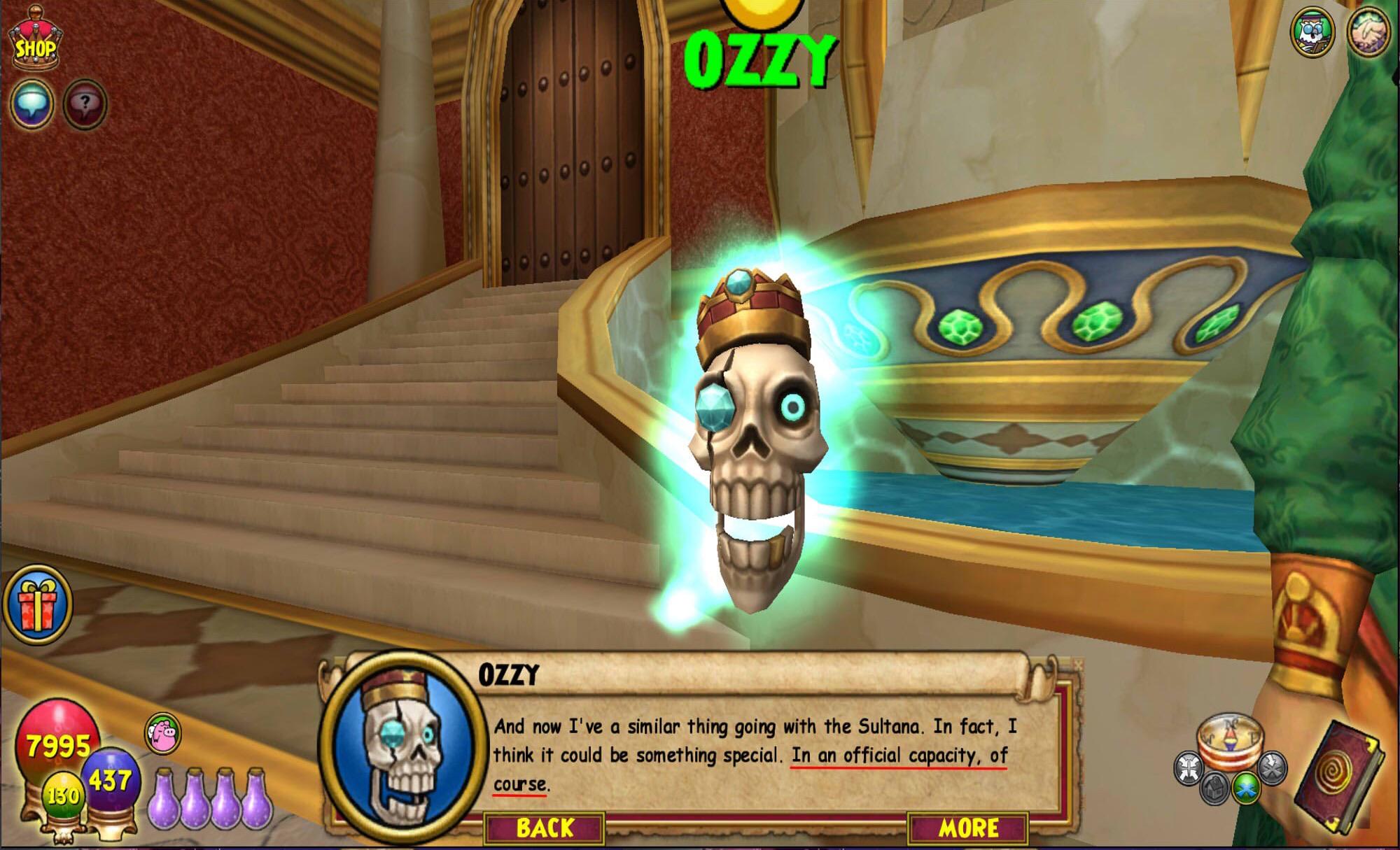
Task: Open the chat bubble menu
Action: coord(32,104)
